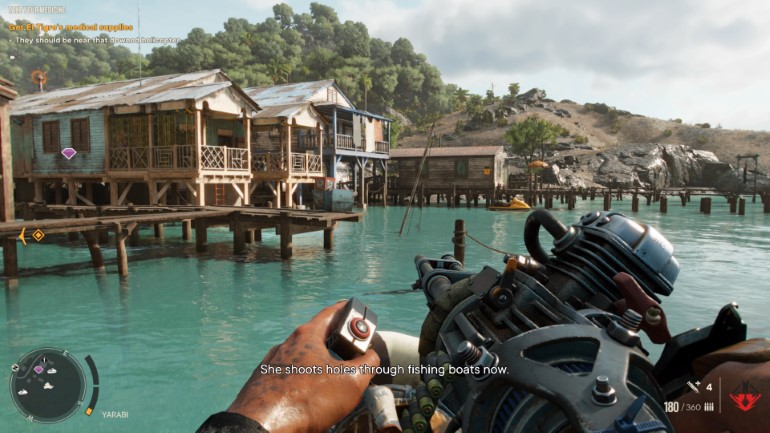The width and height of the screenshot is (770, 433).
Task: Click the purple diamond marker on the minimap
Action: (x=39, y=370)
